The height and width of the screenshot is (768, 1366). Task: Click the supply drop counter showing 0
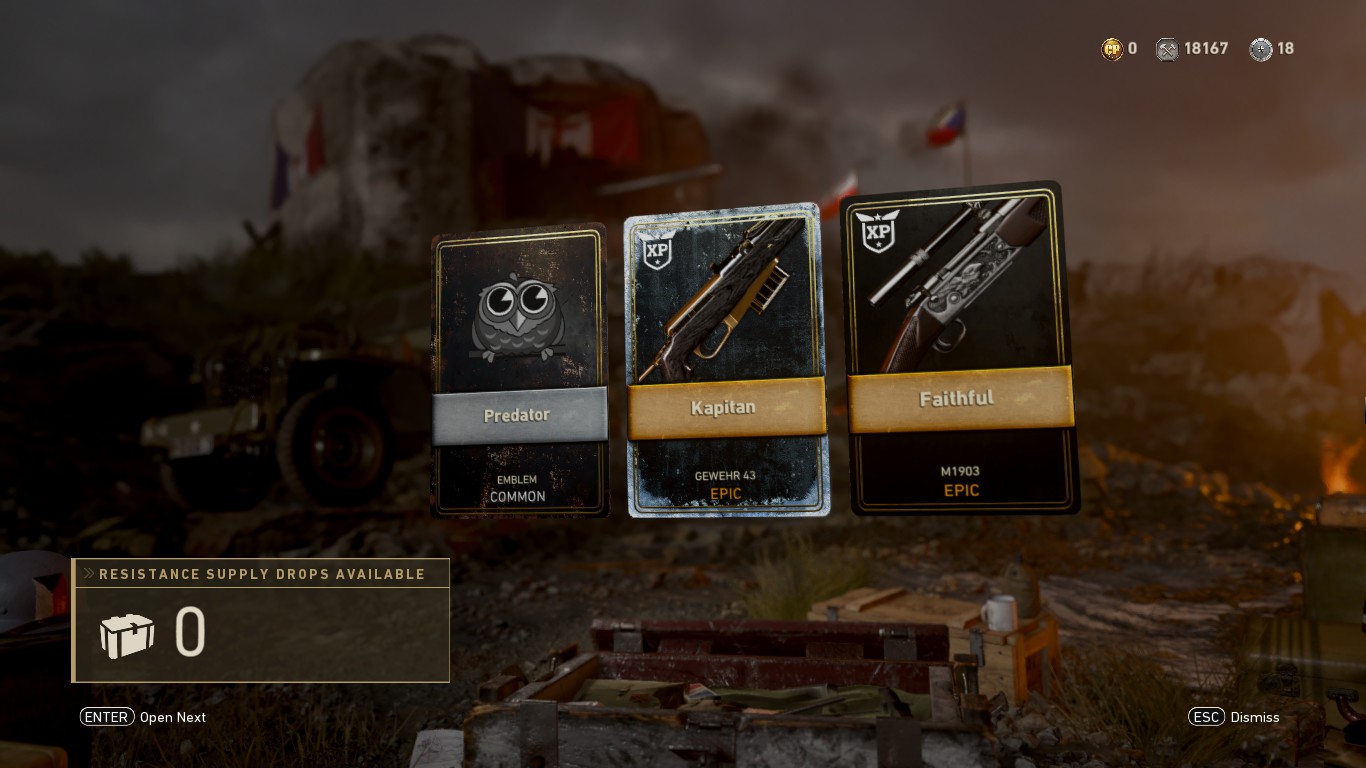click(190, 633)
